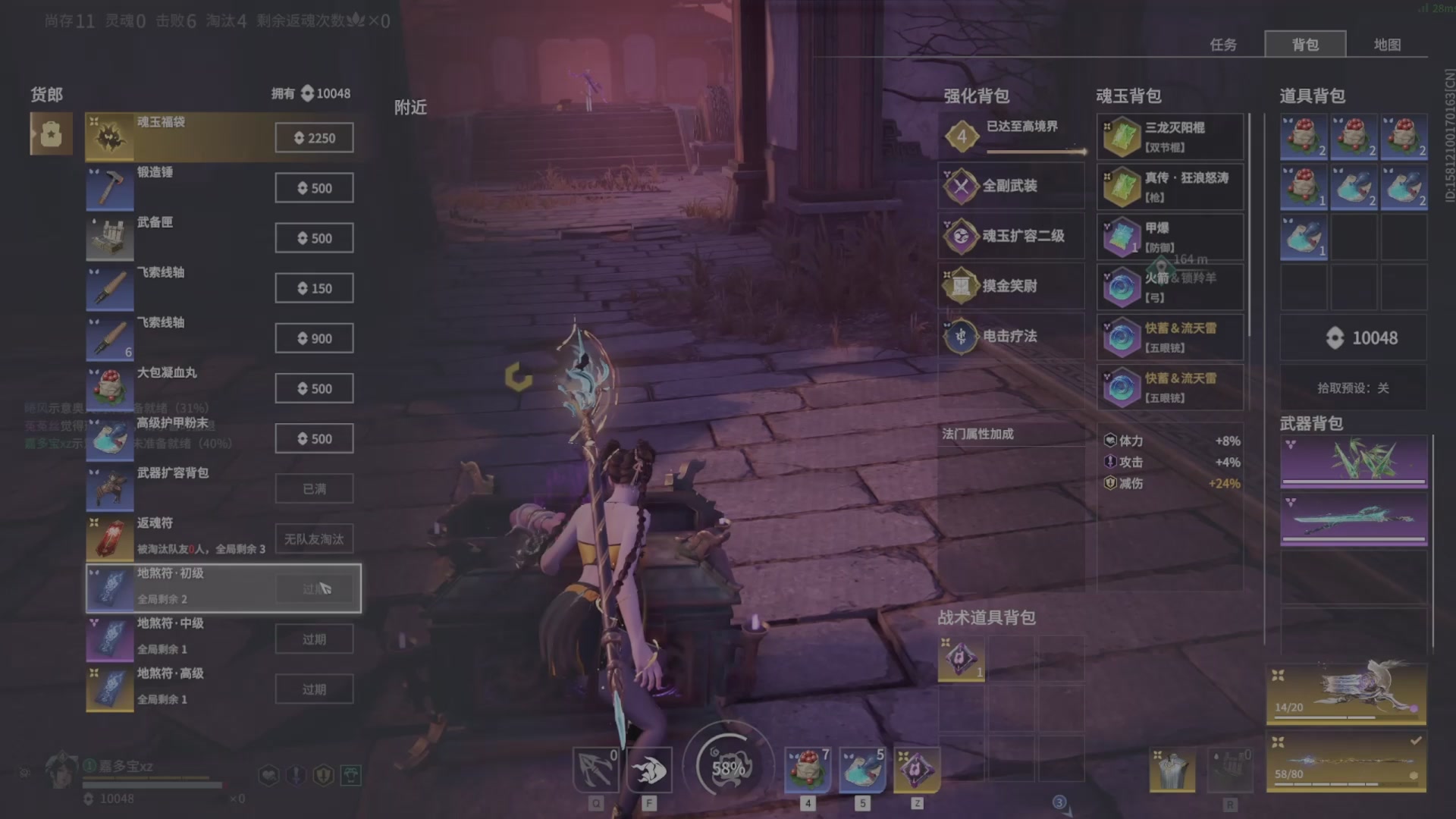This screenshot has height=819, width=1456.
Task: Switch to the 任务 tab
Action: (1222, 45)
